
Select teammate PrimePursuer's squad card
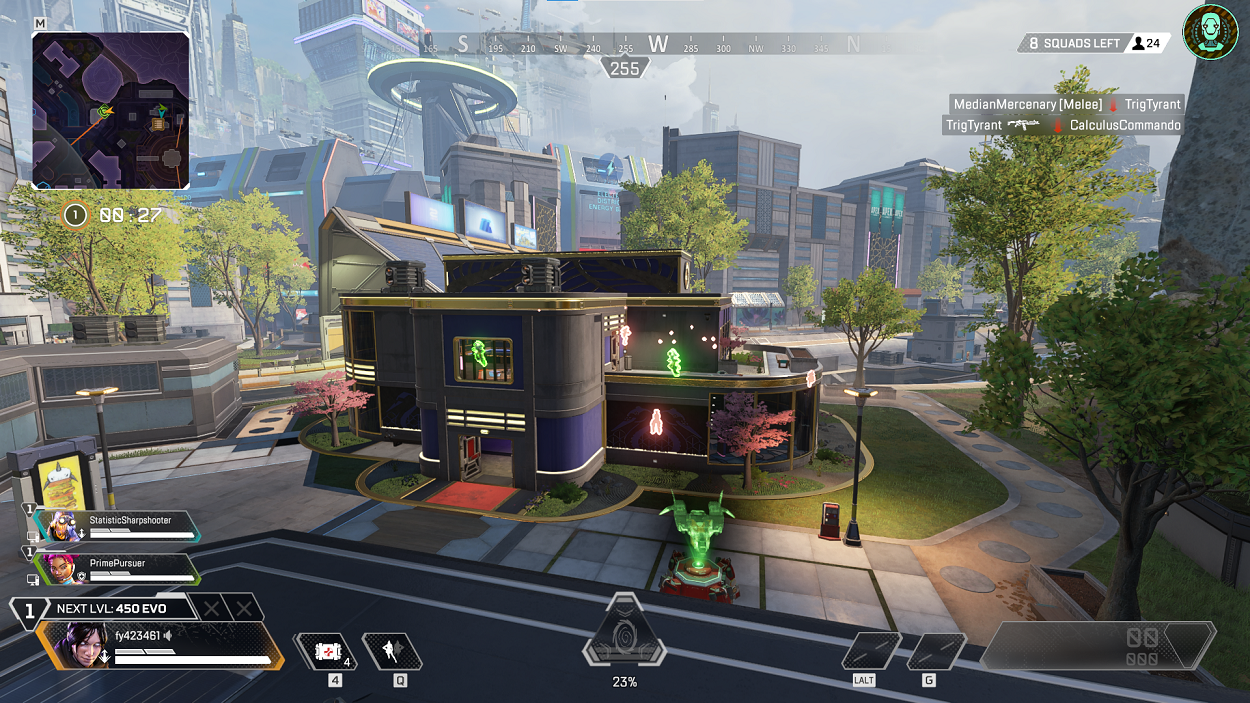116,569
